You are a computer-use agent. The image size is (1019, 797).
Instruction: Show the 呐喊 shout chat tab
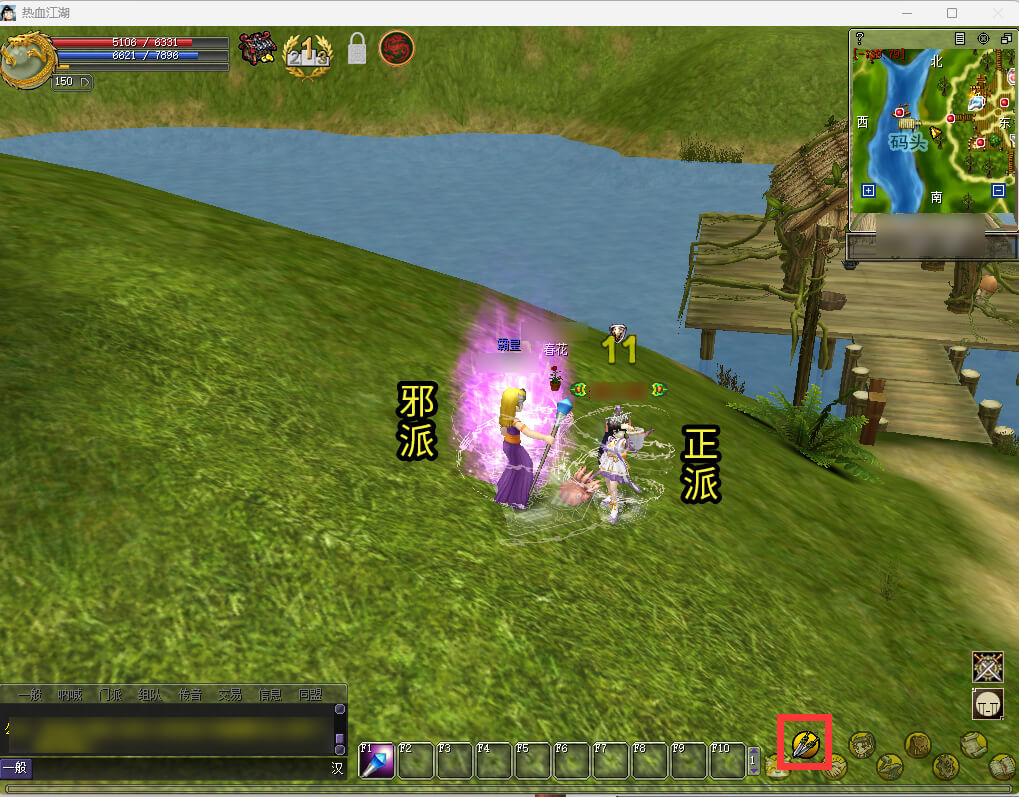pos(70,694)
